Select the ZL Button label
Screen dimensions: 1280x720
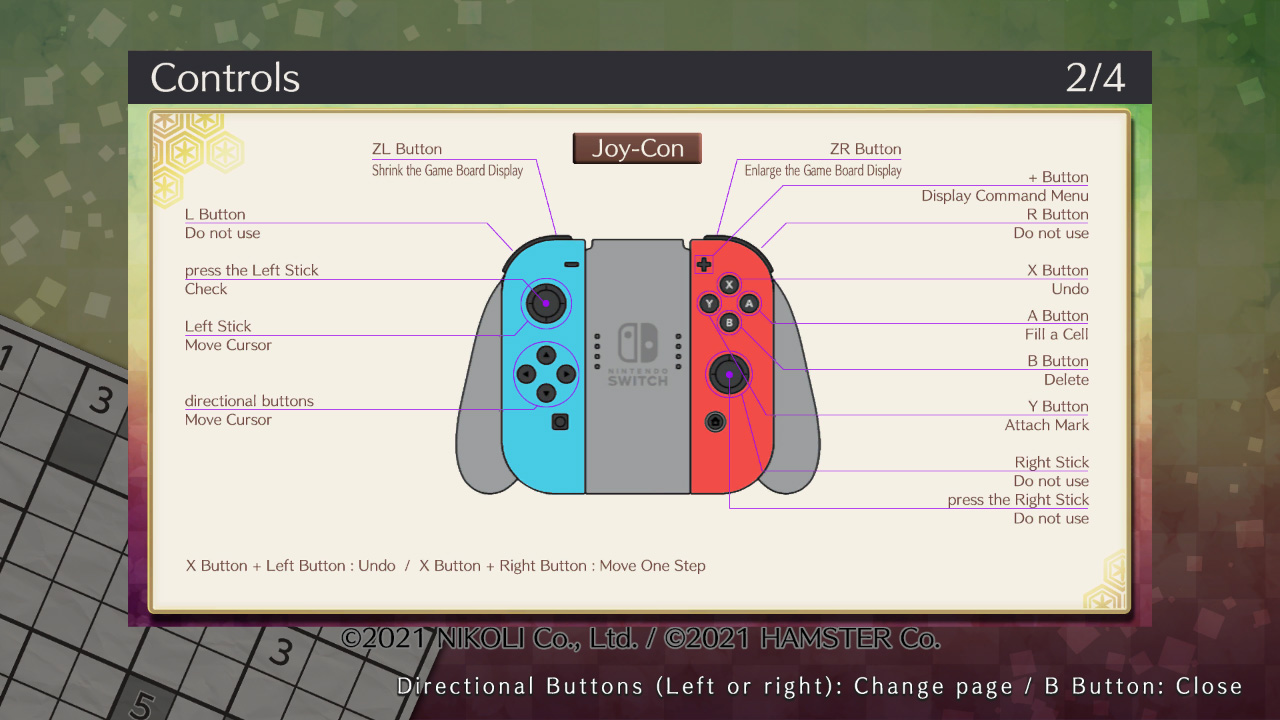[405, 148]
